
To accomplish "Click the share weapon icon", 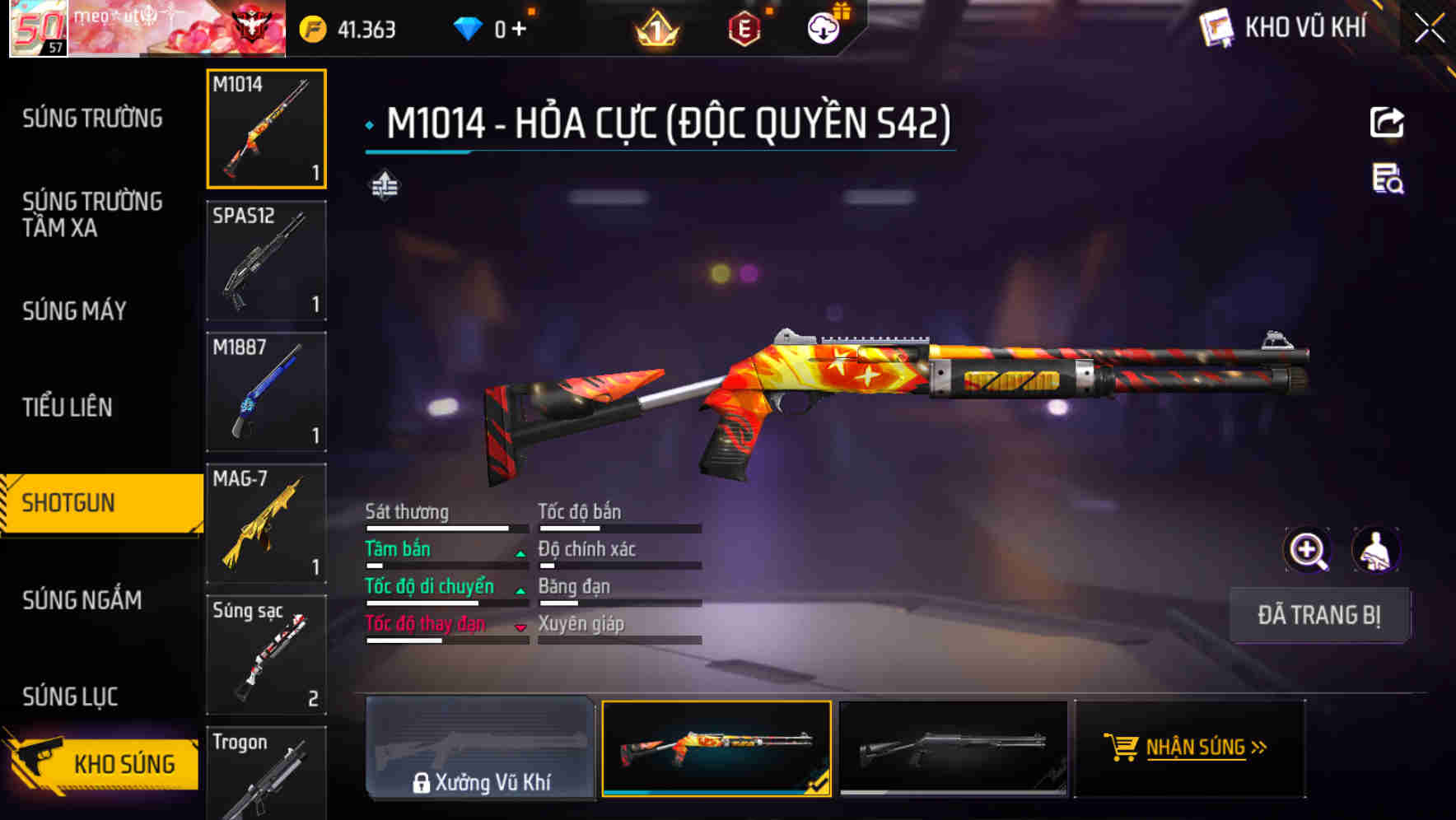I will (1387, 122).
